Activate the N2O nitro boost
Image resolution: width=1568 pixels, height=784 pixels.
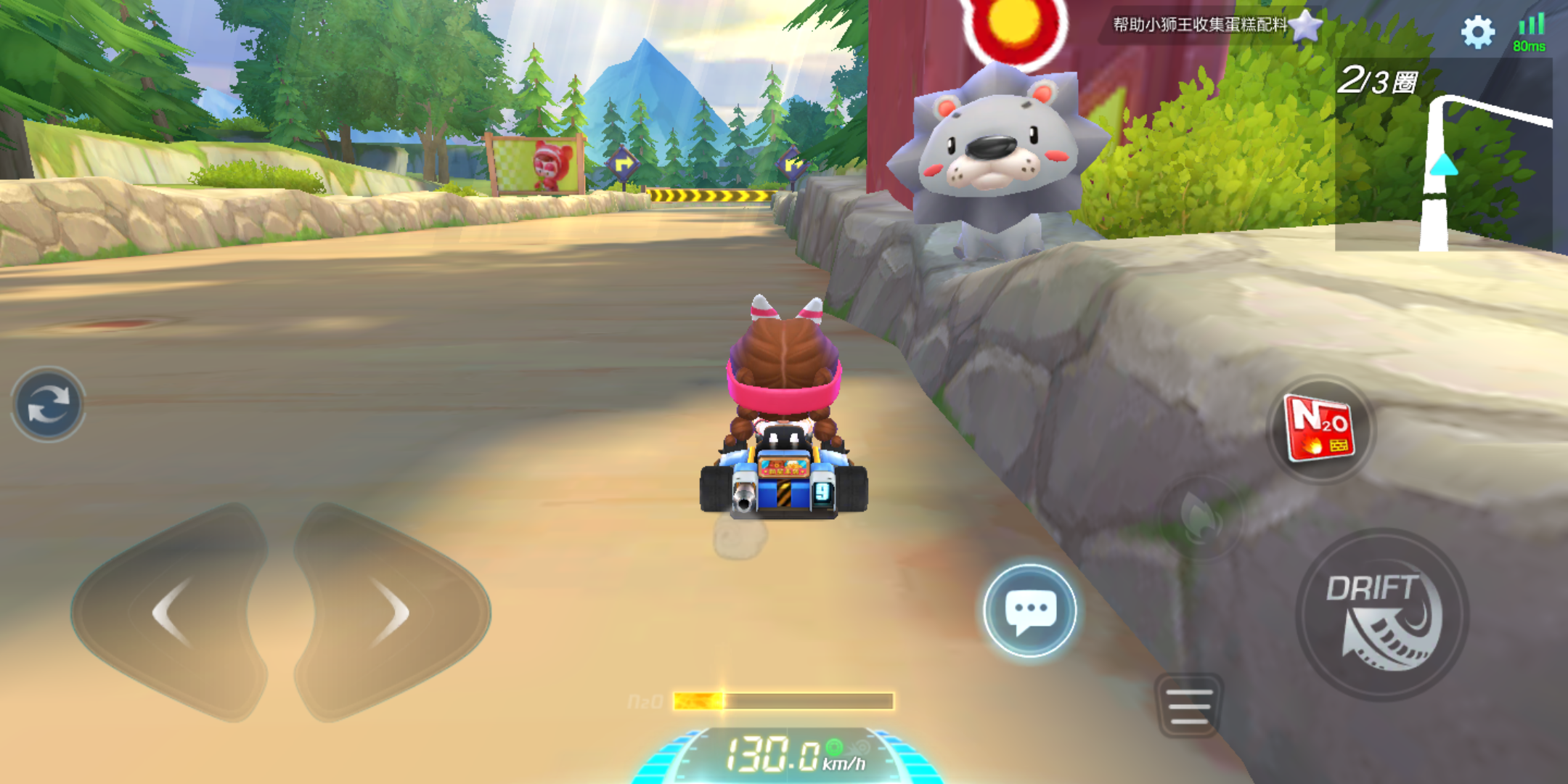tap(1320, 429)
